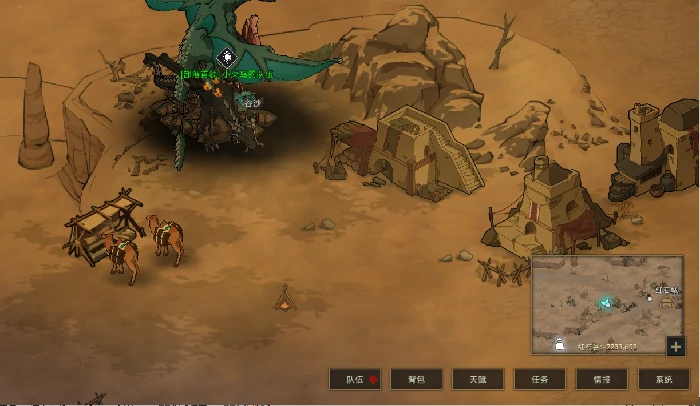
Task: Open the 系统 (System) menu
Action: tap(663, 379)
